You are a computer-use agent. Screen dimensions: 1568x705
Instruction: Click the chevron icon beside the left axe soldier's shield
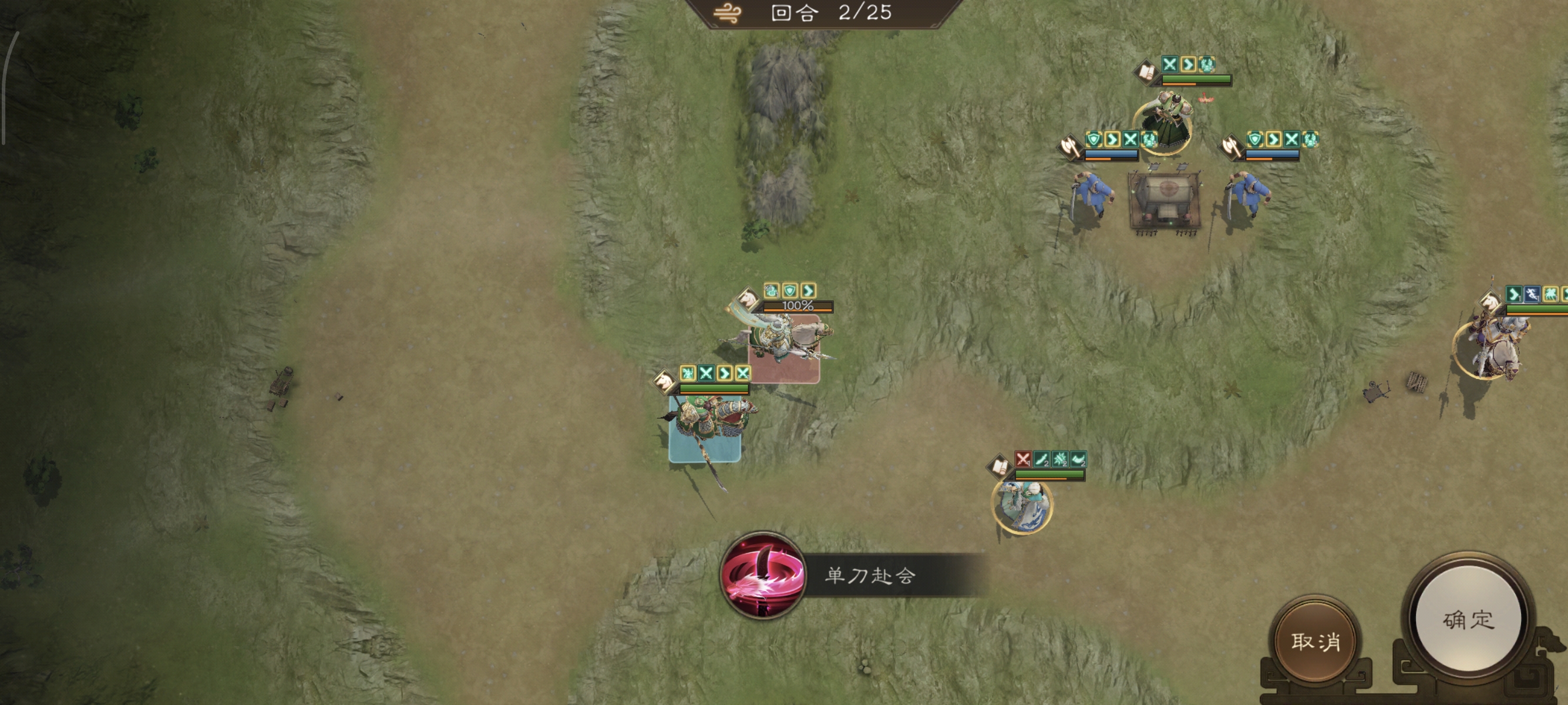click(x=1113, y=140)
